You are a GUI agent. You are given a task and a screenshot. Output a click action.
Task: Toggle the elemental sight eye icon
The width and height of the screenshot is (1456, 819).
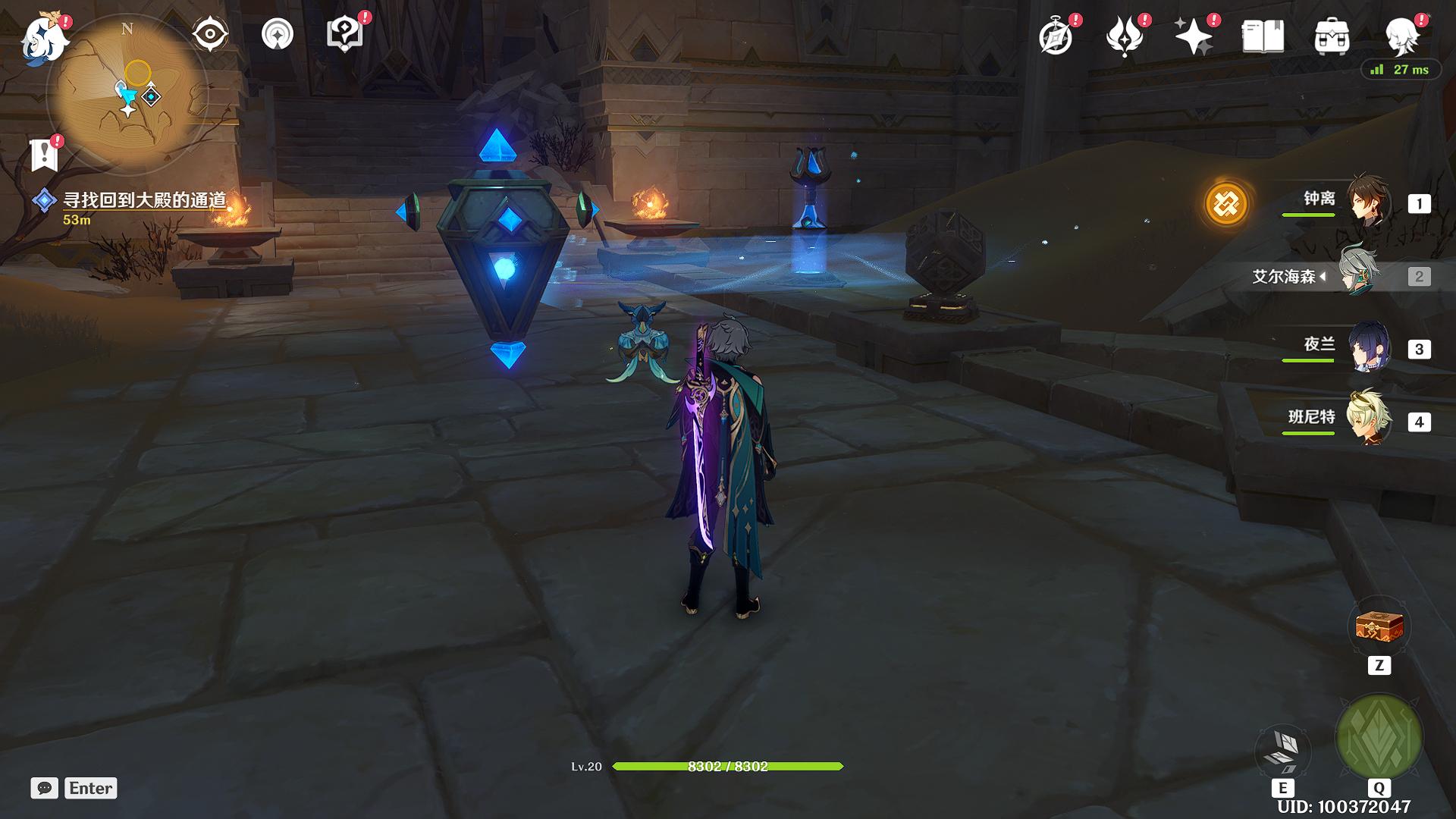coord(210,34)
